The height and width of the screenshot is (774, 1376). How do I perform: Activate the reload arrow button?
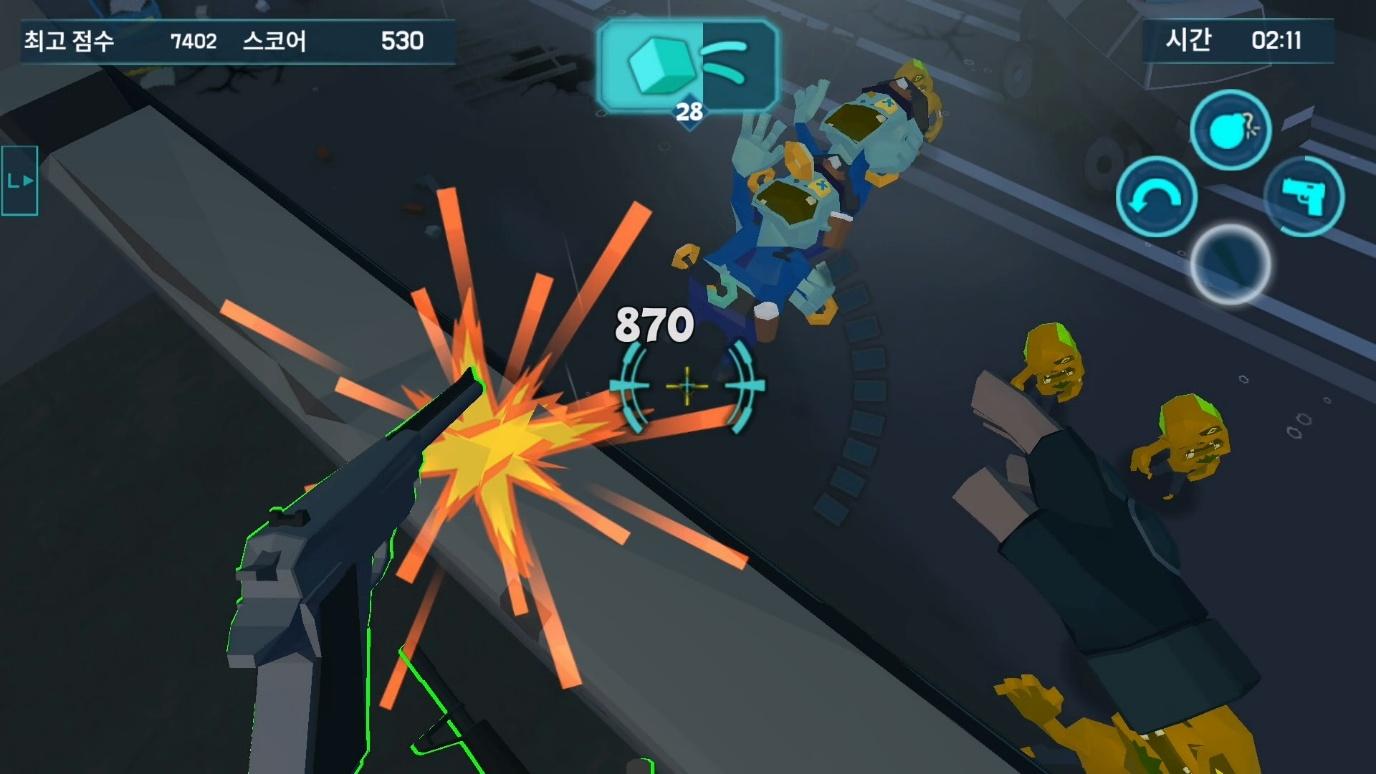(1156, 197)
